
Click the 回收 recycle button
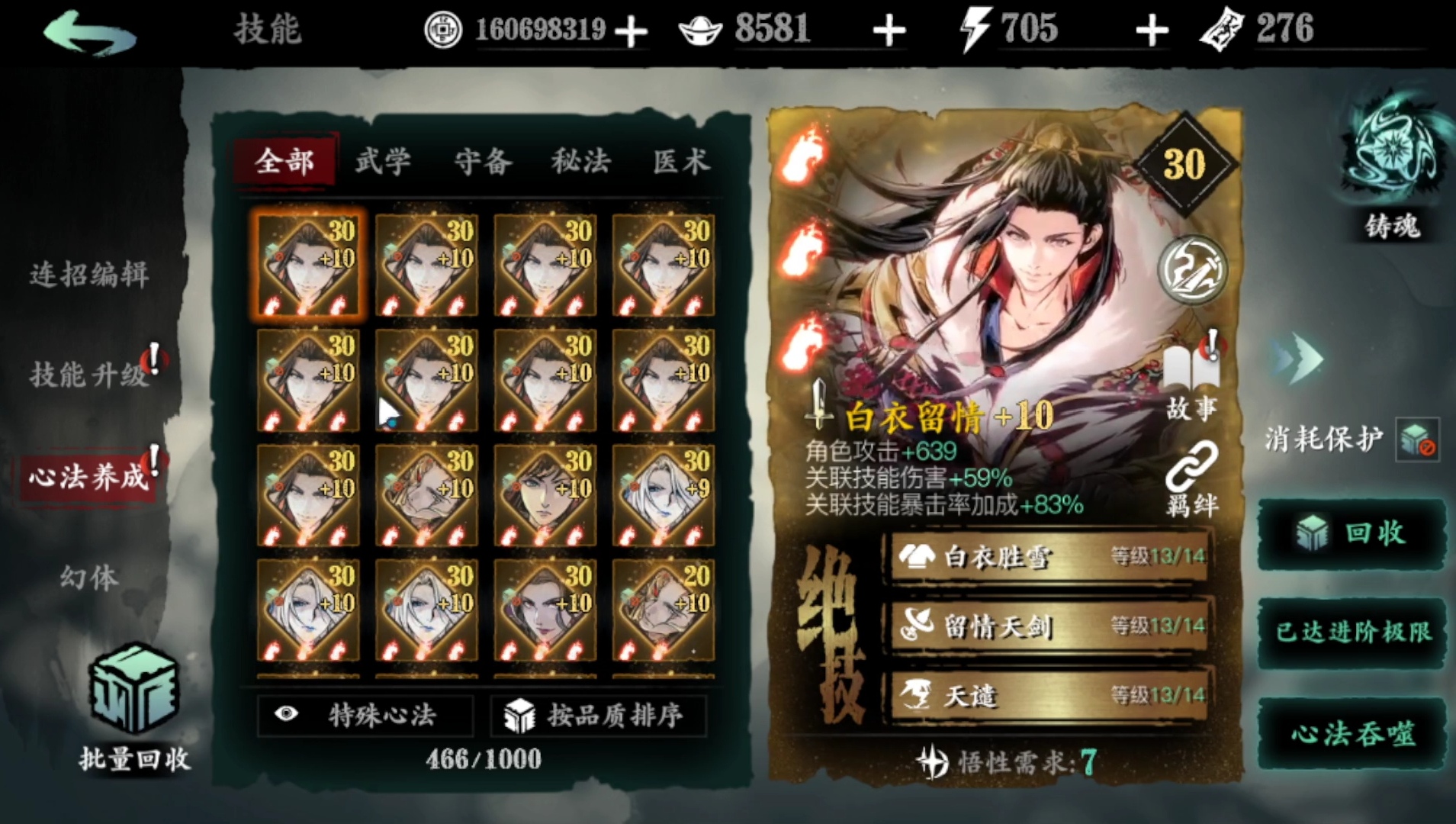(1352, 533)
